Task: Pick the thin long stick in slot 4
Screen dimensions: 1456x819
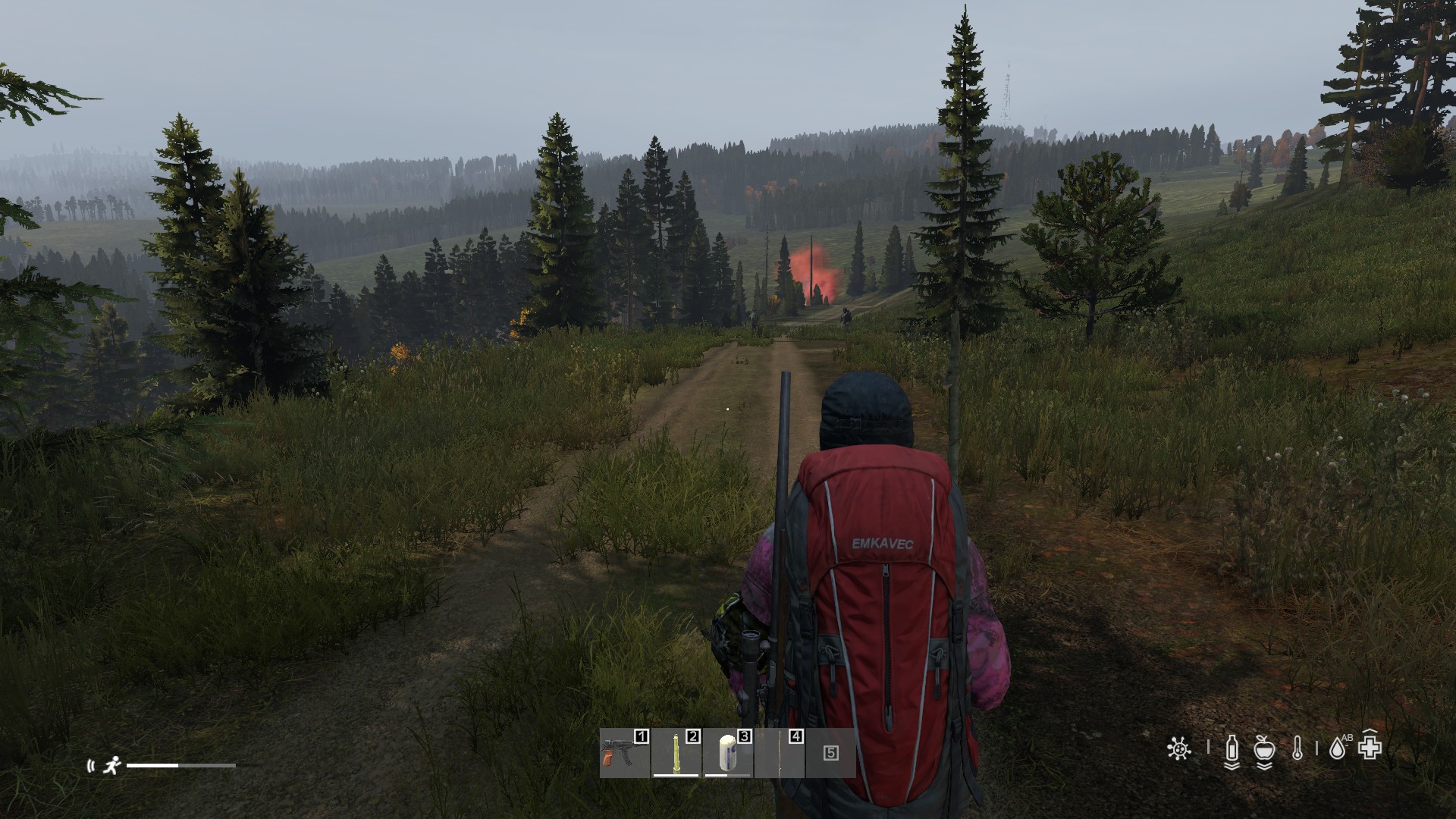Action: [x=780, y=753]
